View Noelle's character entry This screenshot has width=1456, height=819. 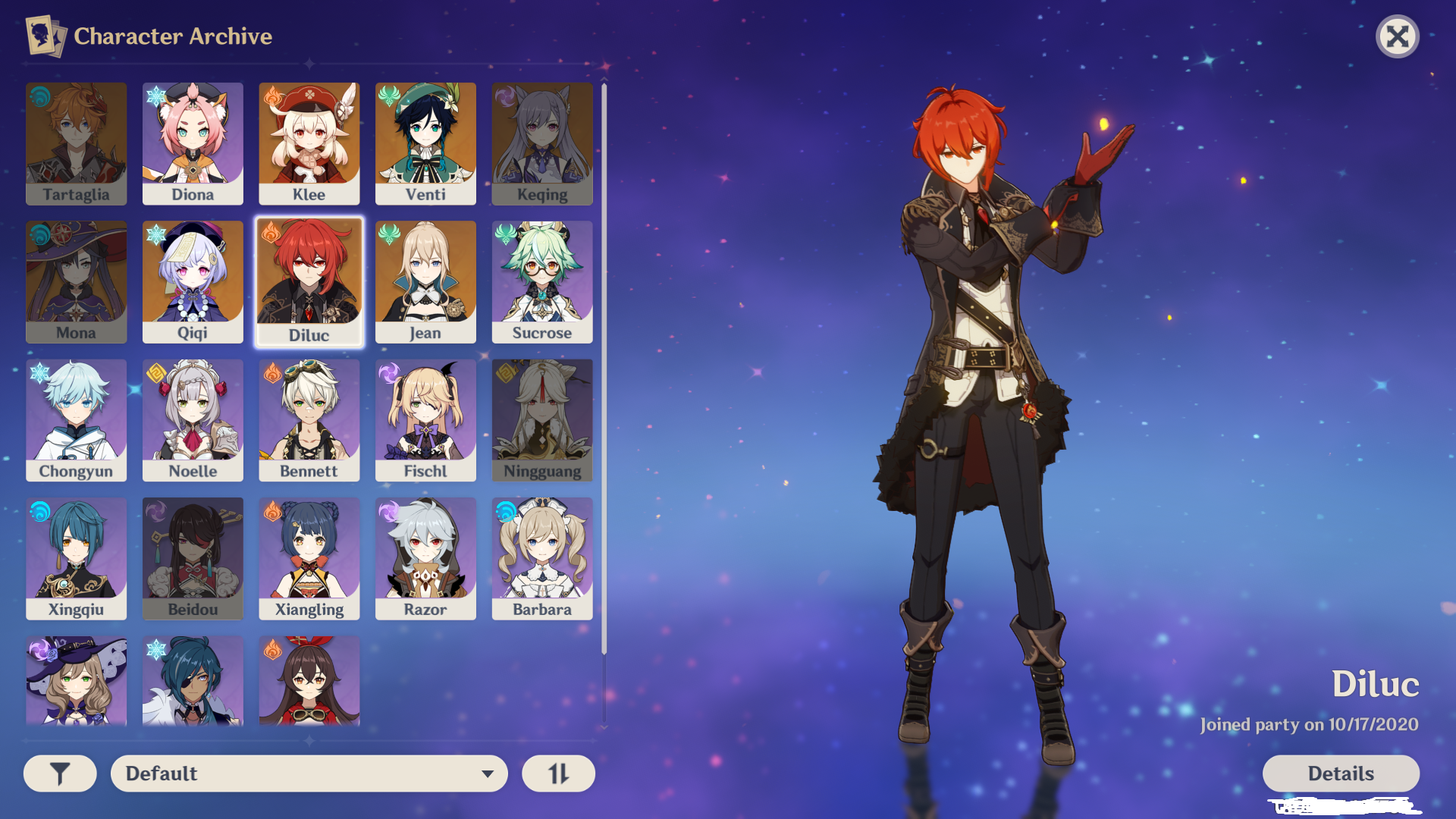[193, 421]
